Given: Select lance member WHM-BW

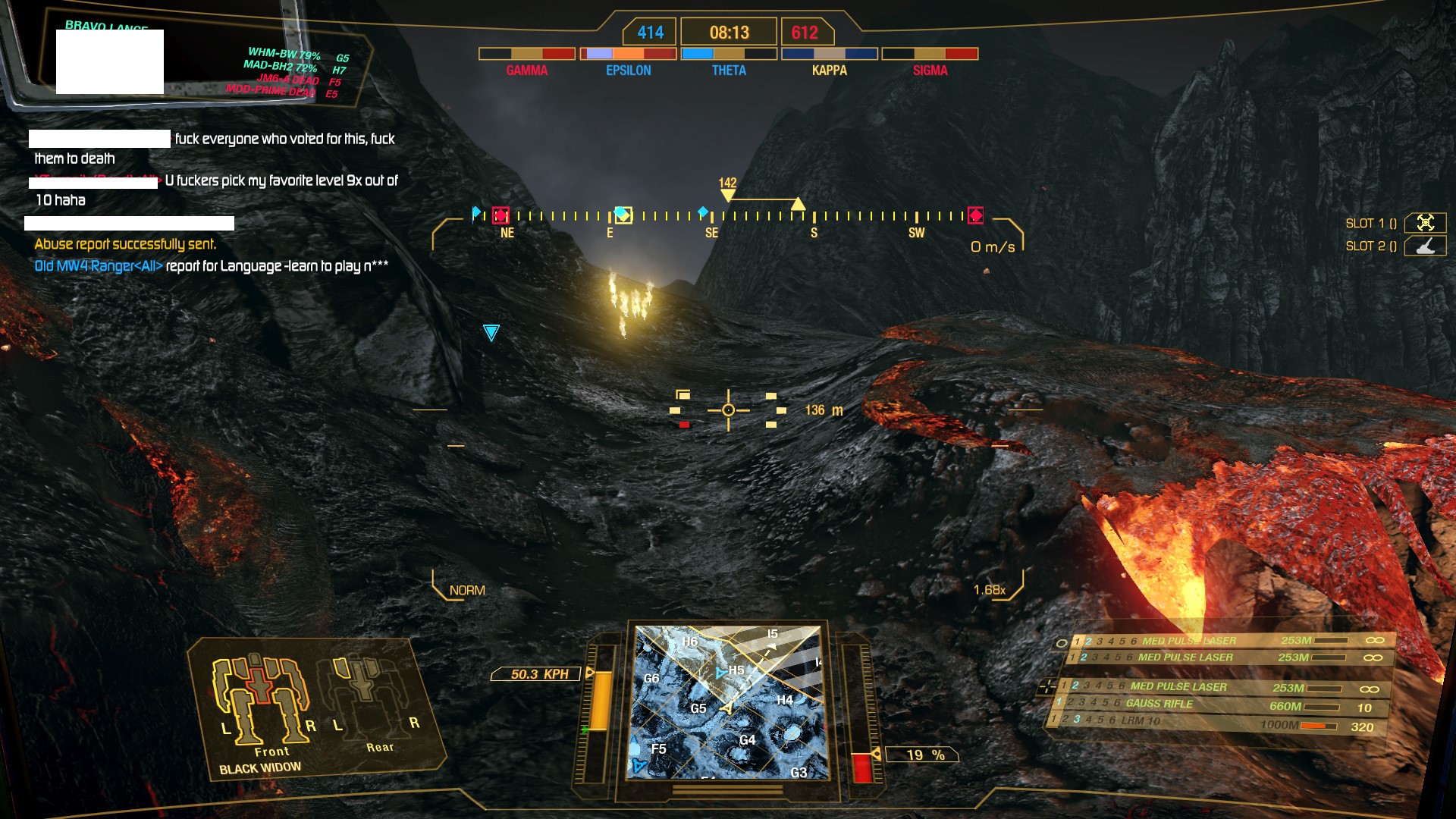Looking at the screenshot, I should coord(284,54).
